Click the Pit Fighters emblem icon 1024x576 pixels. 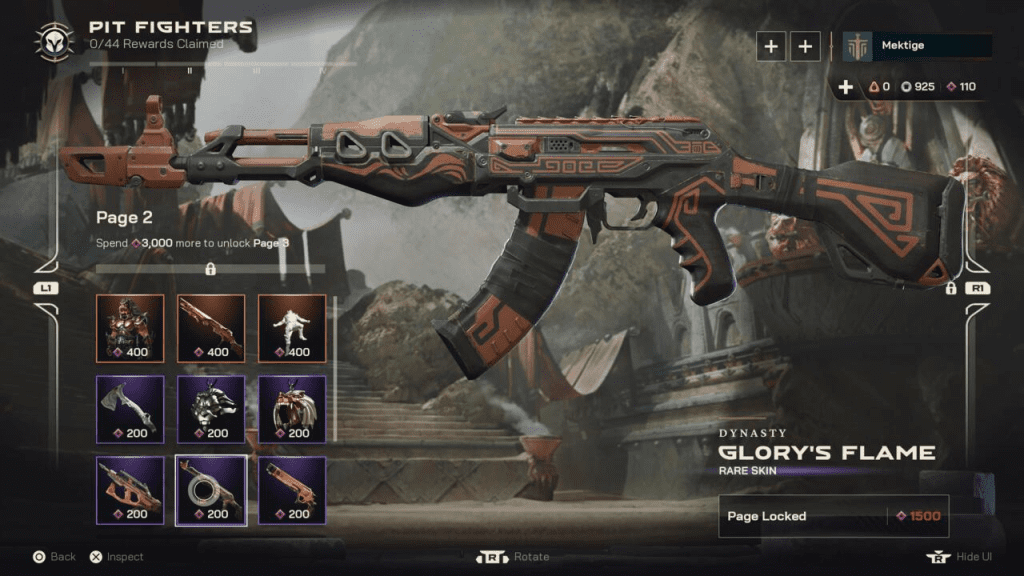(x=54, y=41)
